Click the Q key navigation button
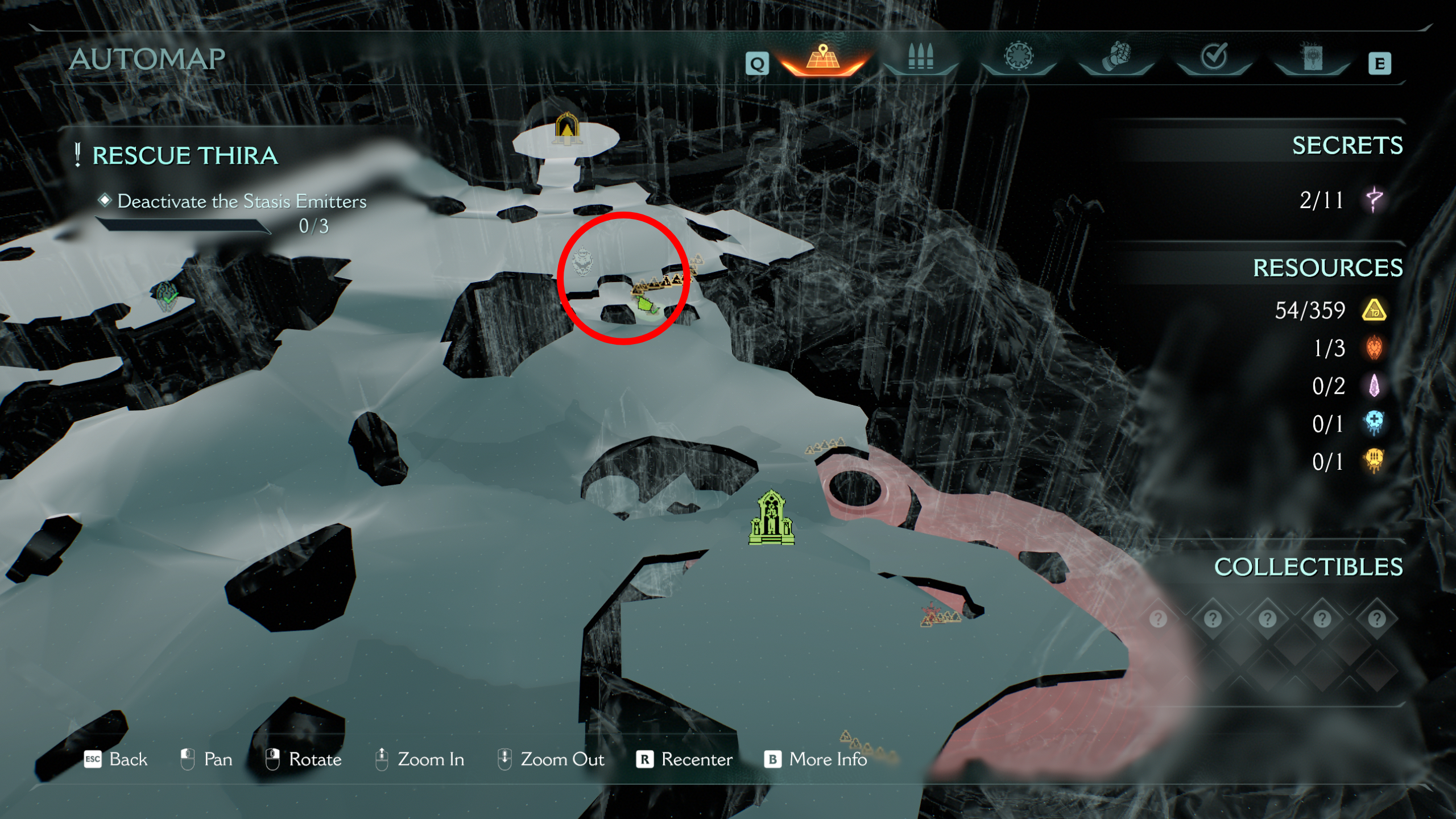Viewport: 1456px width, 819px height. click(x=758, y=63)
